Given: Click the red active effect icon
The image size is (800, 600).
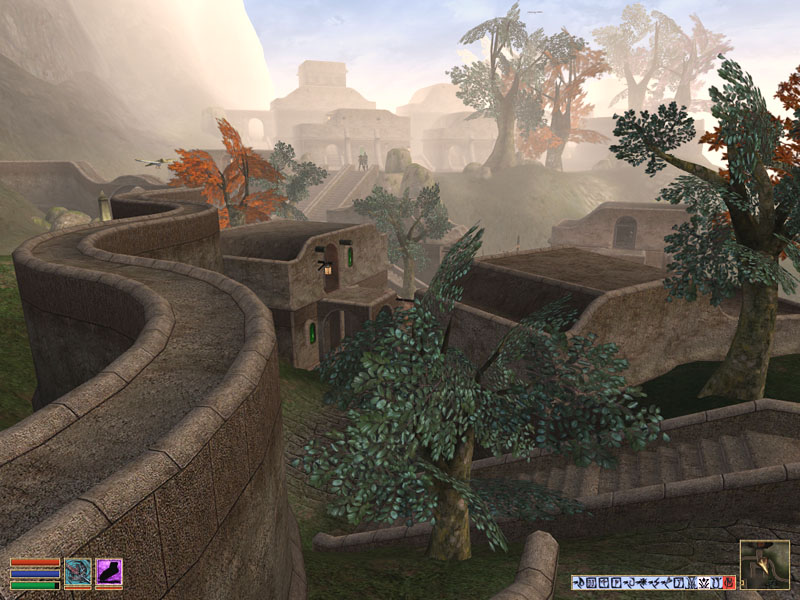Looking at the screenshot, I should 728,582.
